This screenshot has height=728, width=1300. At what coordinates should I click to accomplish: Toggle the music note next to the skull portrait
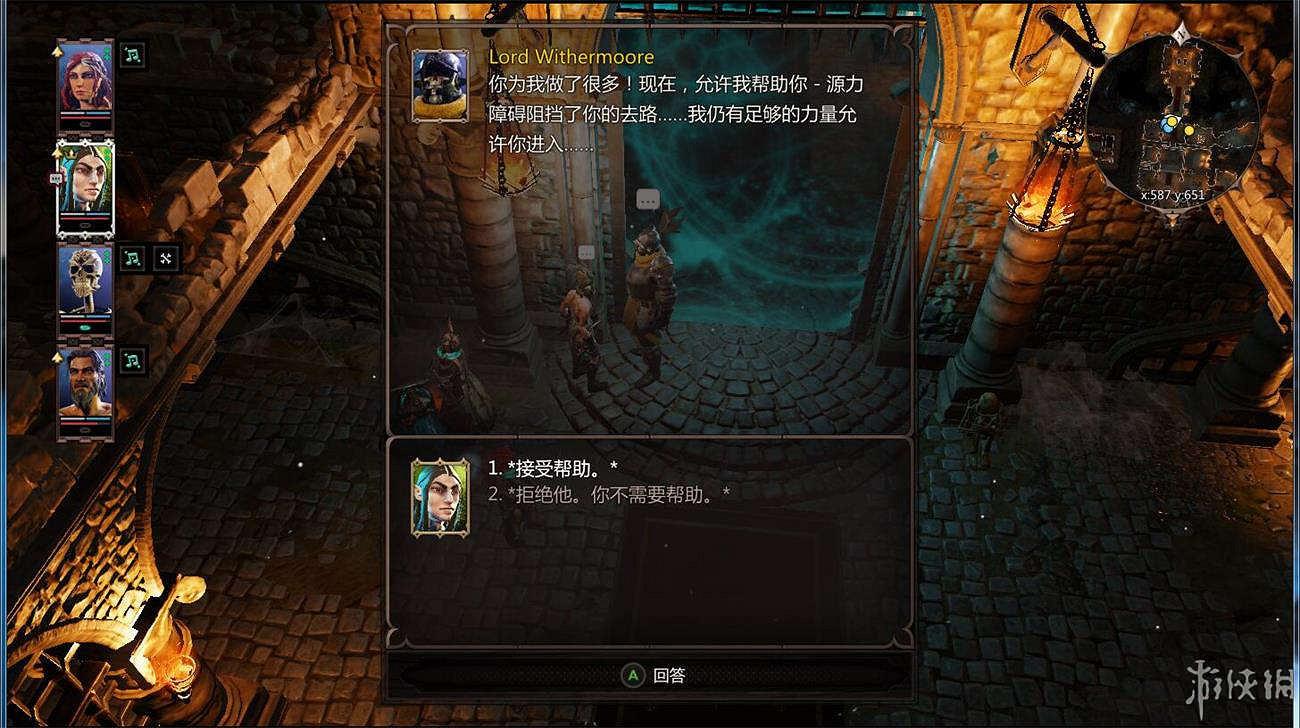[132, 258]
